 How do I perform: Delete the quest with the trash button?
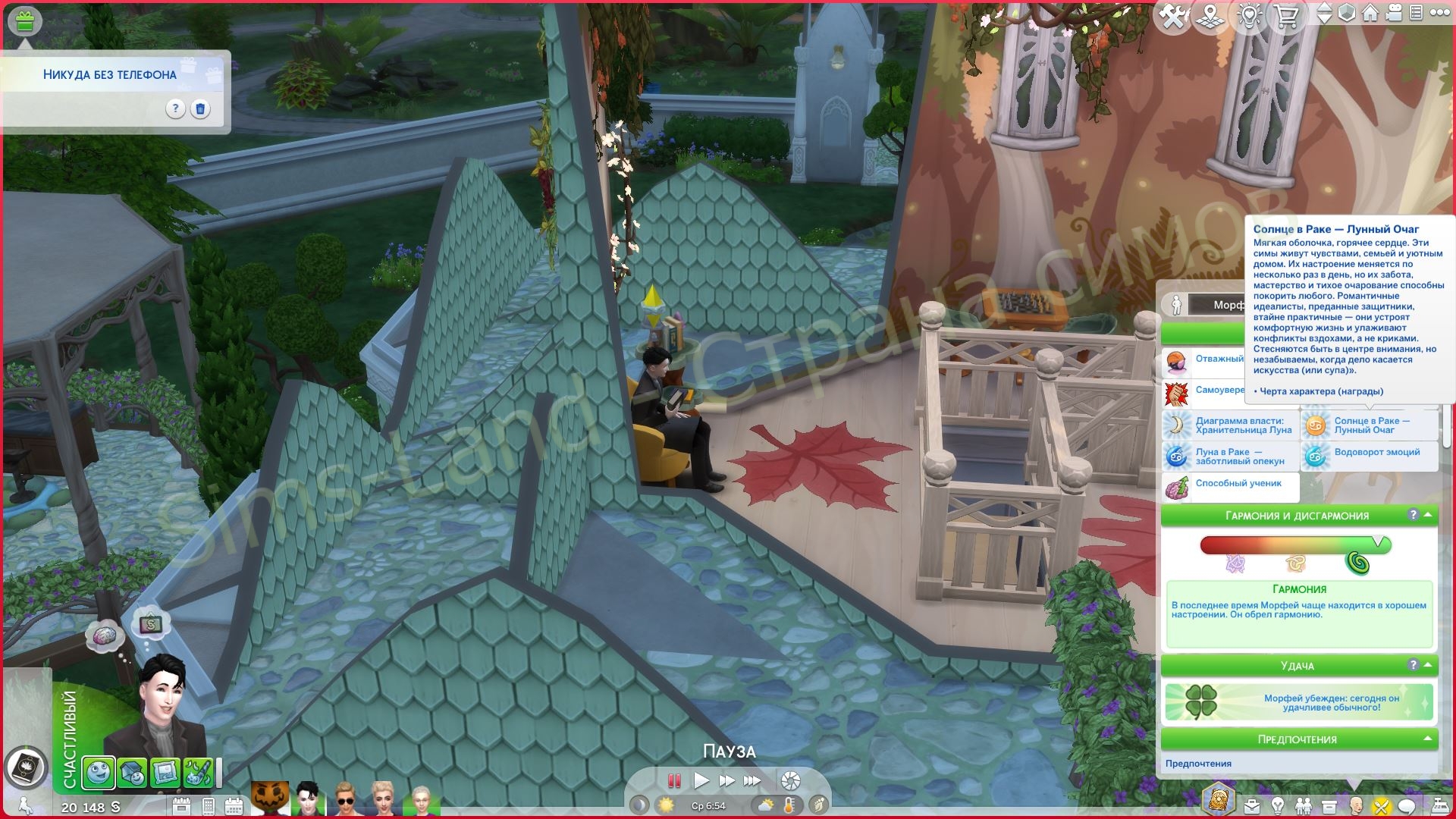(199, 109)
